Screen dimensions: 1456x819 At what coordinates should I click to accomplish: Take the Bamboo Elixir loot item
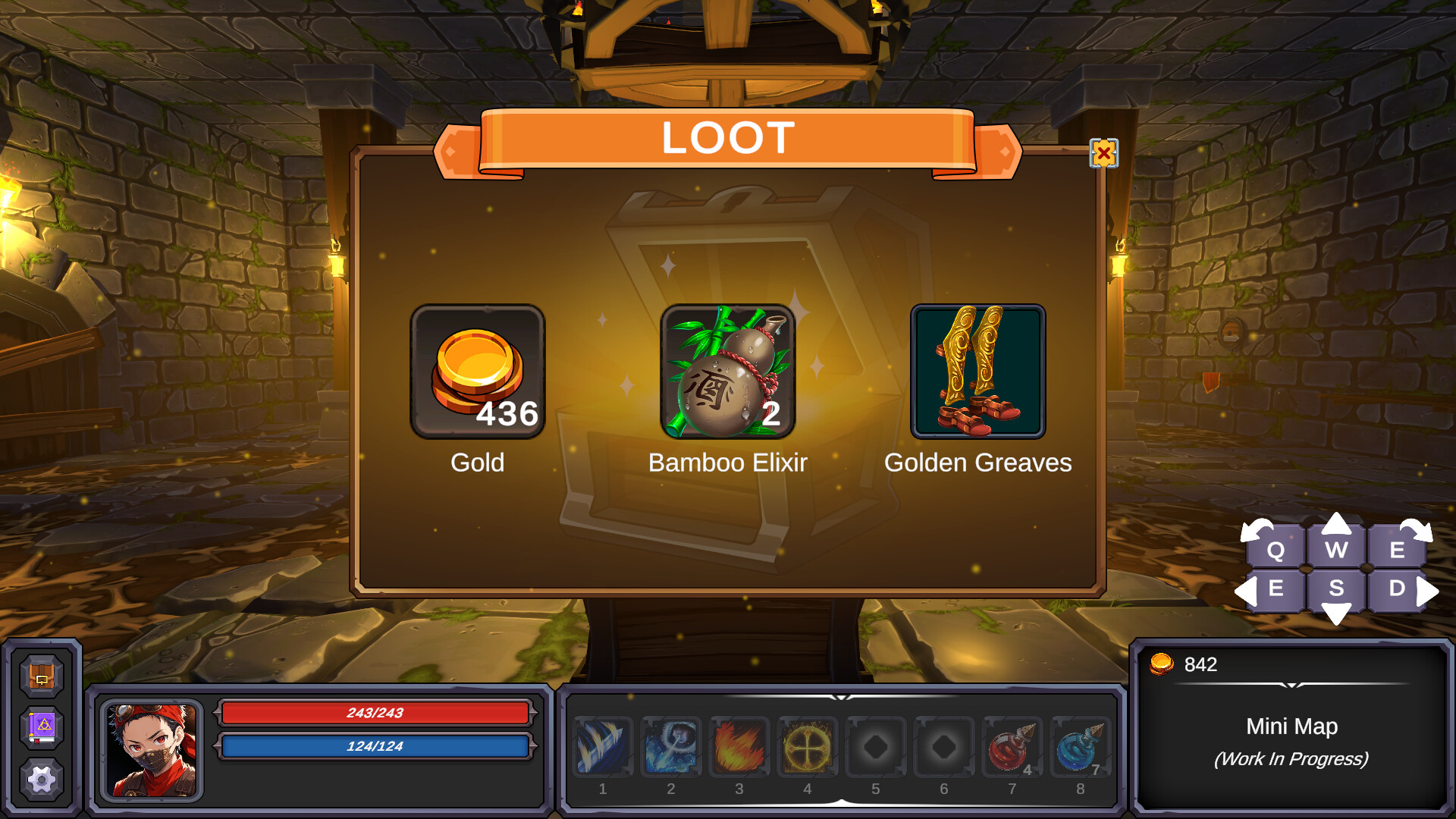coord(728,370)
